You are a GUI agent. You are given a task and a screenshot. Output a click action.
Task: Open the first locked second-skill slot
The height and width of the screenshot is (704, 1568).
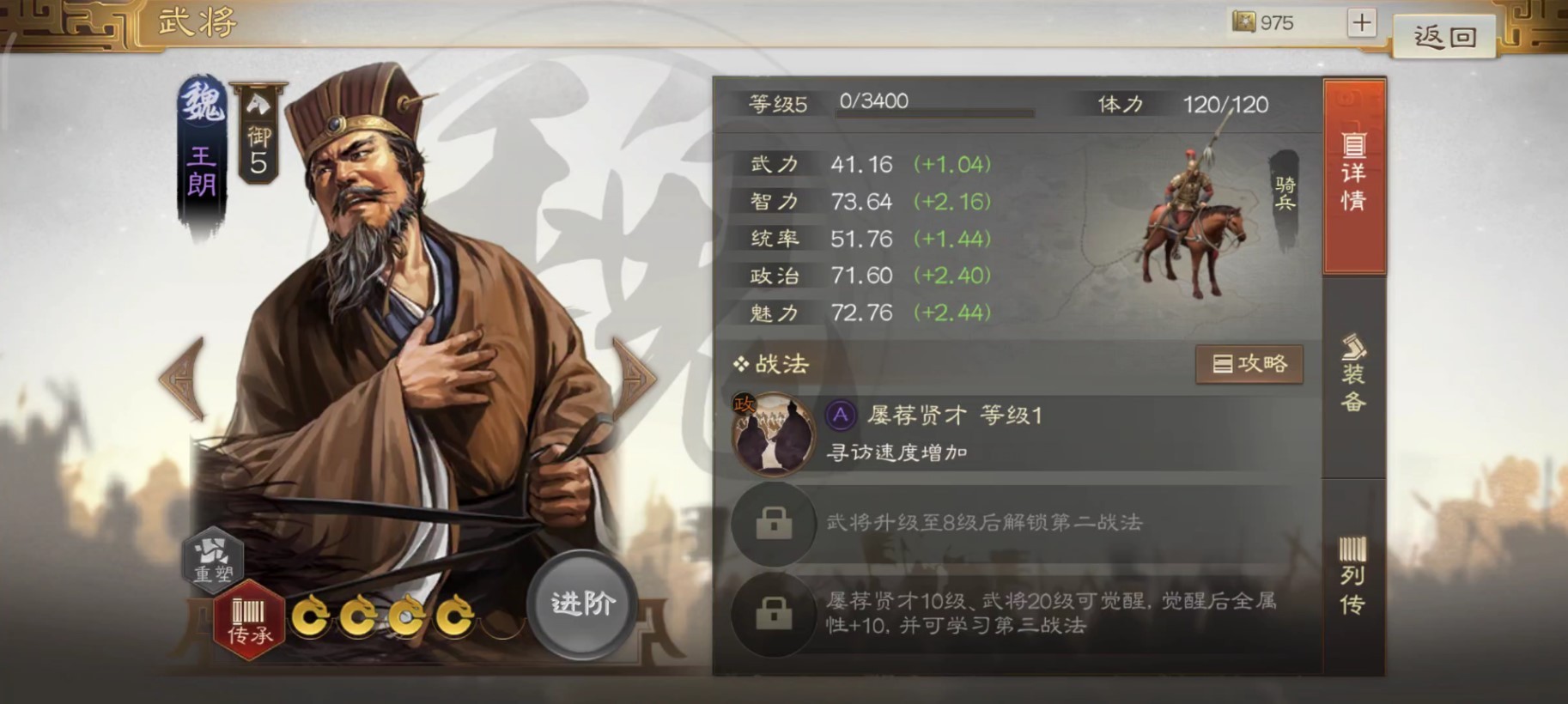pos(773,525)
